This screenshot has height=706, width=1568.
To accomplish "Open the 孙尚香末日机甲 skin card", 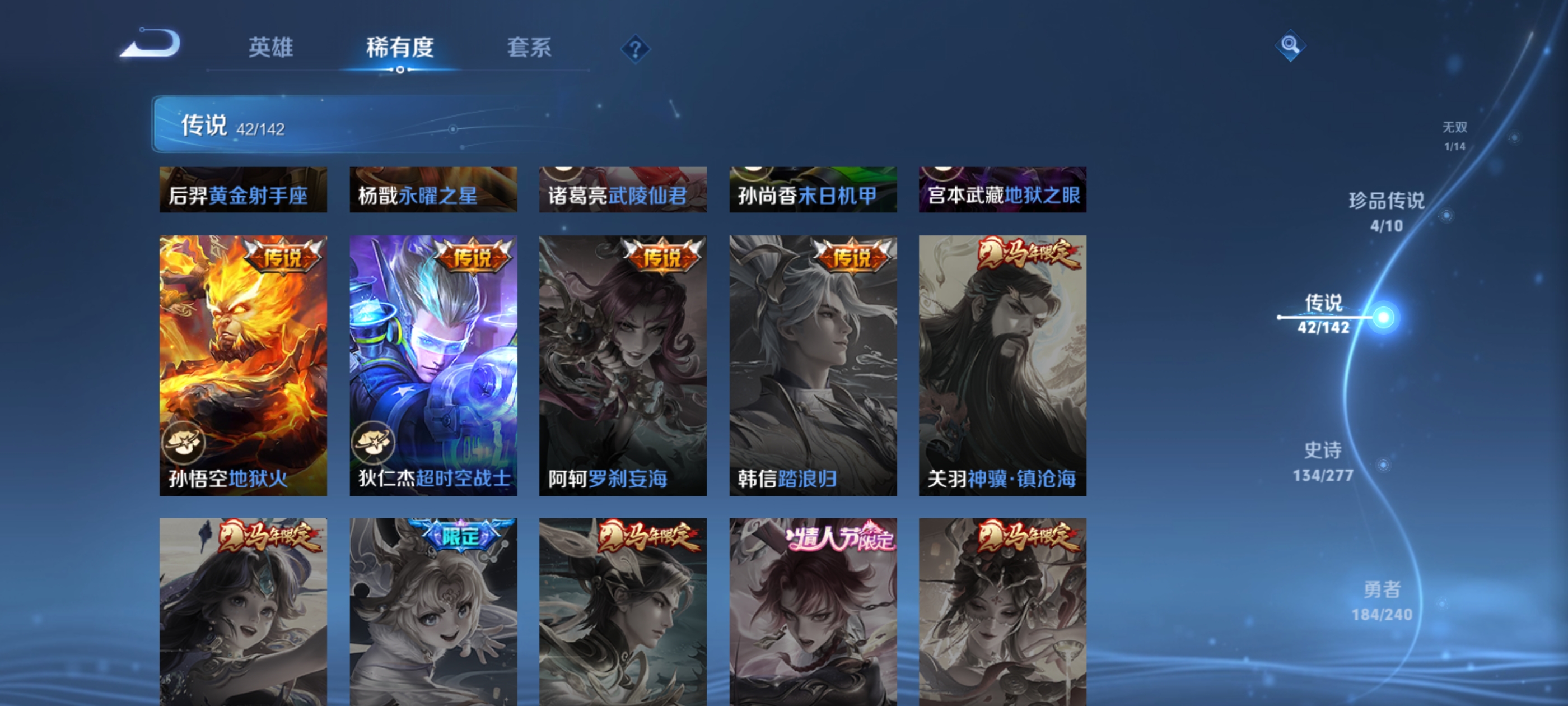I will click(x=812, y=189).
